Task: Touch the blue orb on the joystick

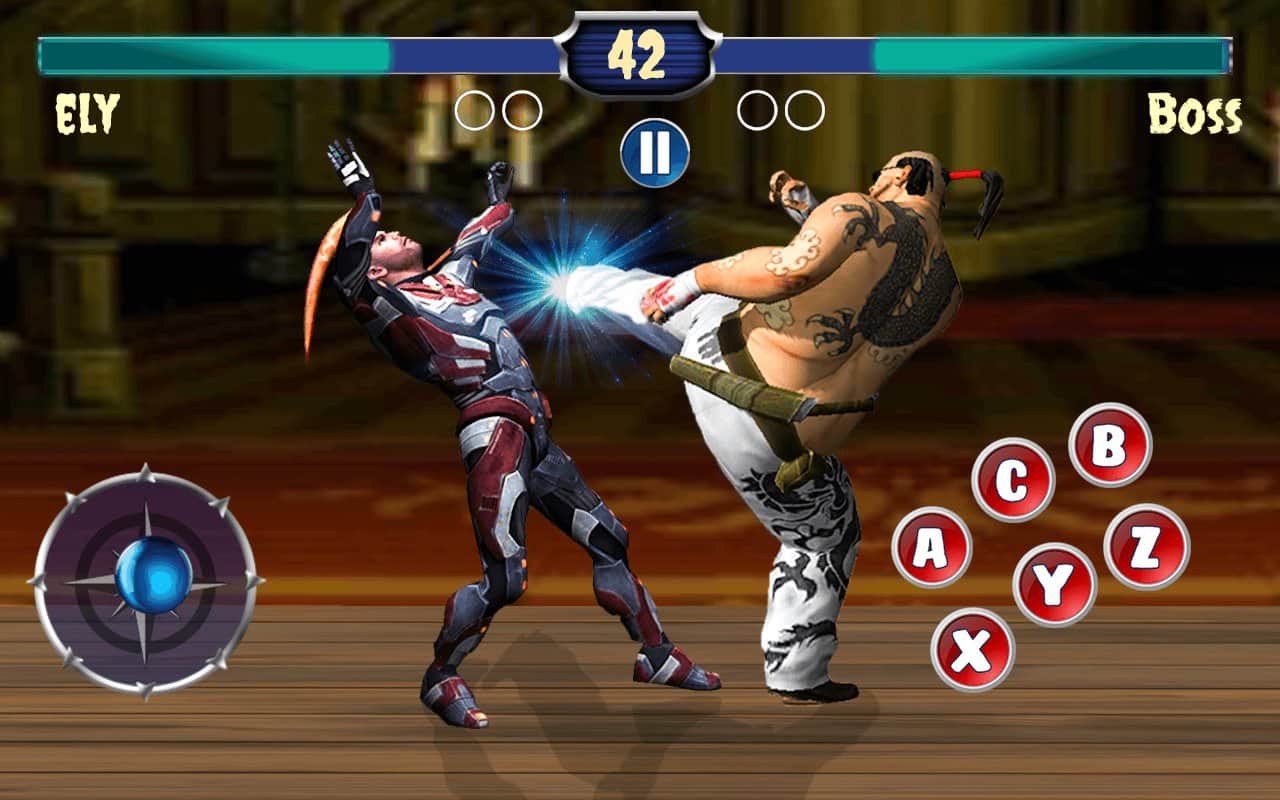Action: click(x=153, y=574)
